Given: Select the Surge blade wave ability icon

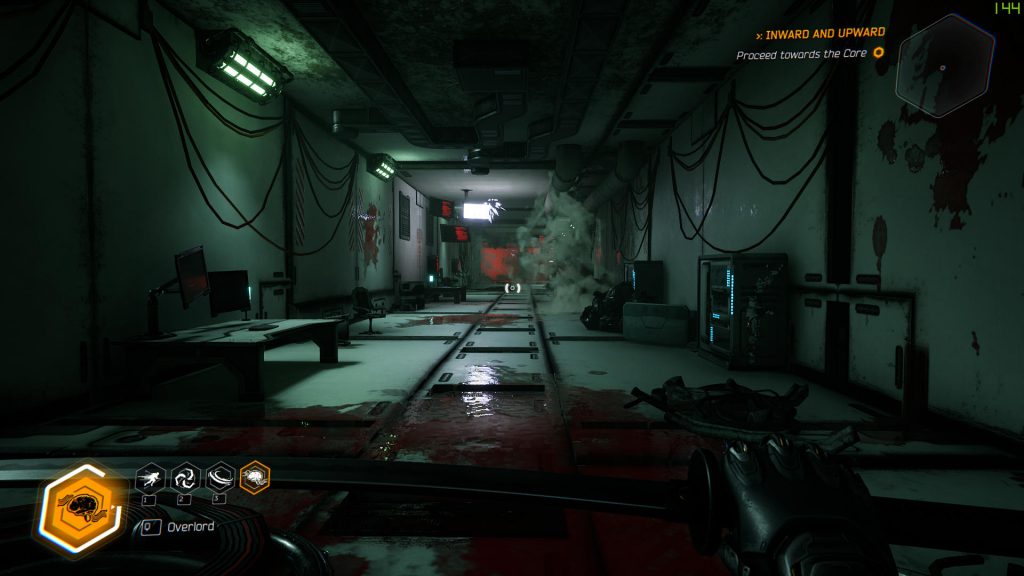Looking at the screenshot, I should pyautogui.click(x=219, y=477).
